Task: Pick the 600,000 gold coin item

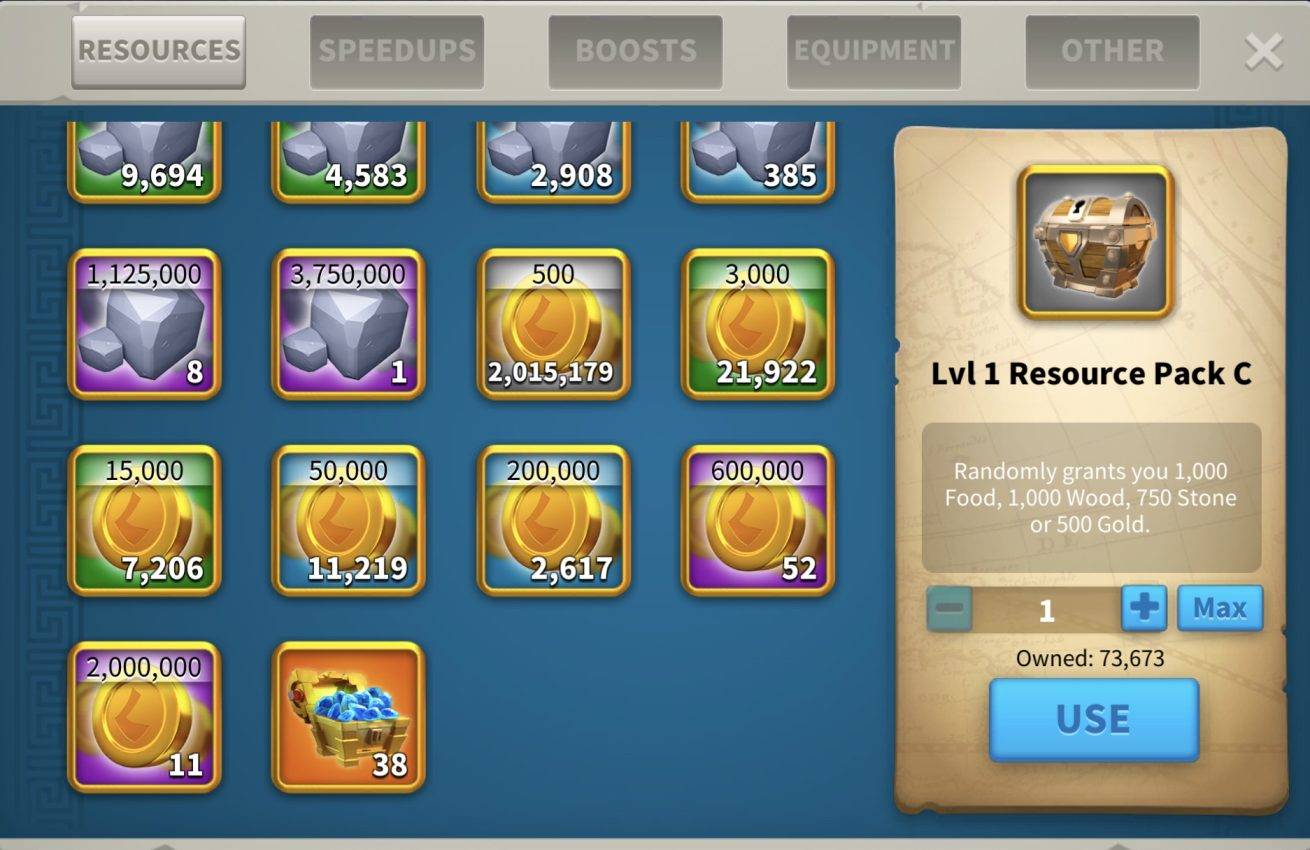Action: (x=757, y=520)
